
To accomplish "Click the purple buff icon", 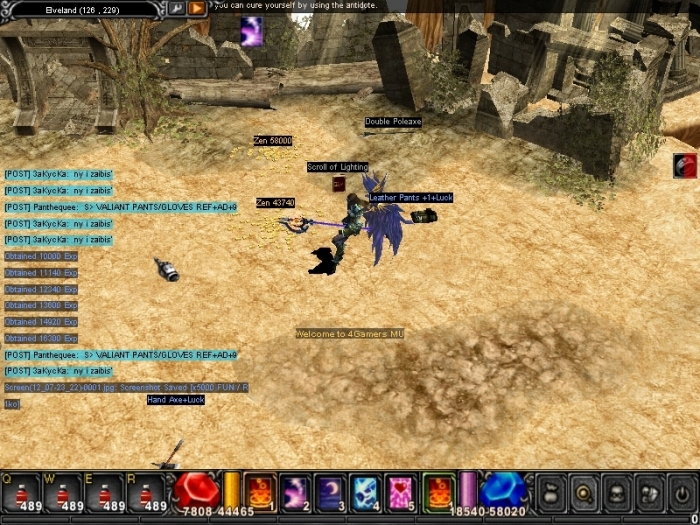I will 251,30.
